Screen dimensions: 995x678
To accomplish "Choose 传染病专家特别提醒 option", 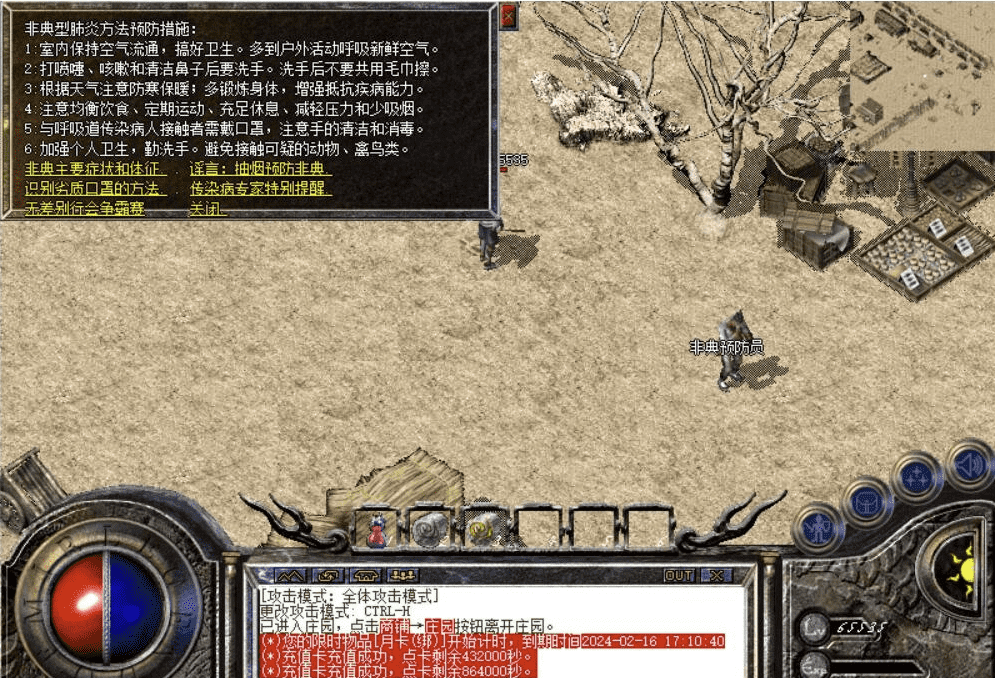I will (x=260, y=189).
